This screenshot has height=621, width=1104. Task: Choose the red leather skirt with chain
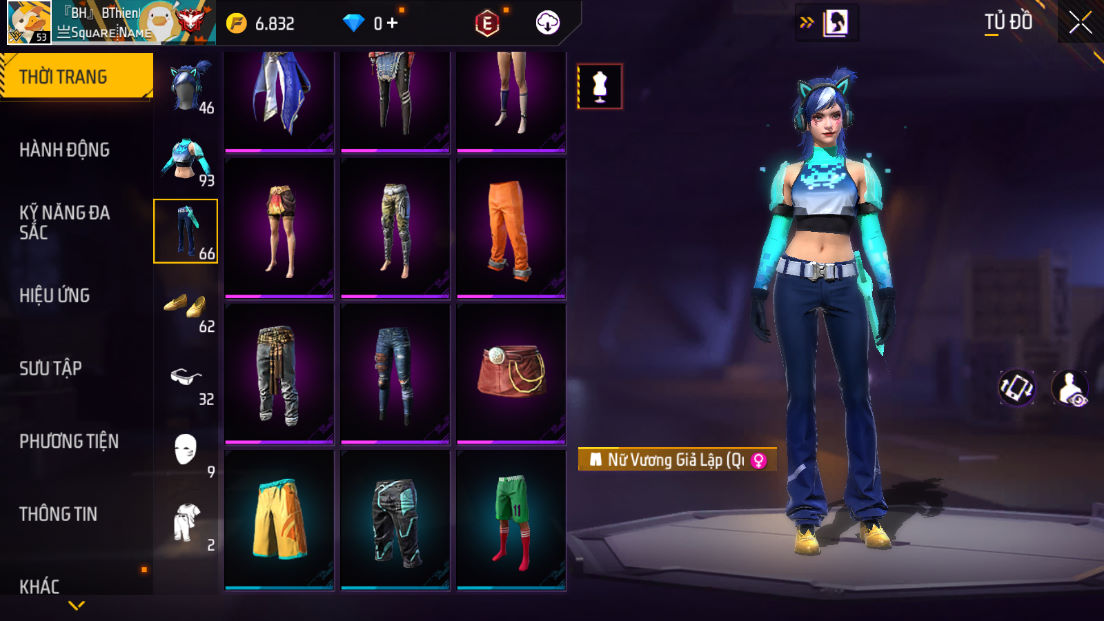(x=511, y=372)
